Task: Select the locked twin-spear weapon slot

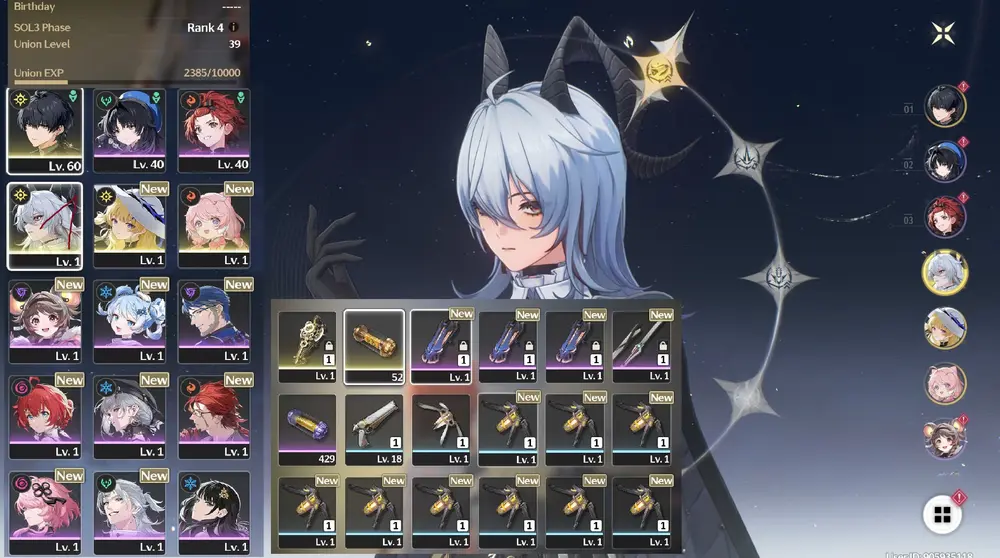Action: 642,346
